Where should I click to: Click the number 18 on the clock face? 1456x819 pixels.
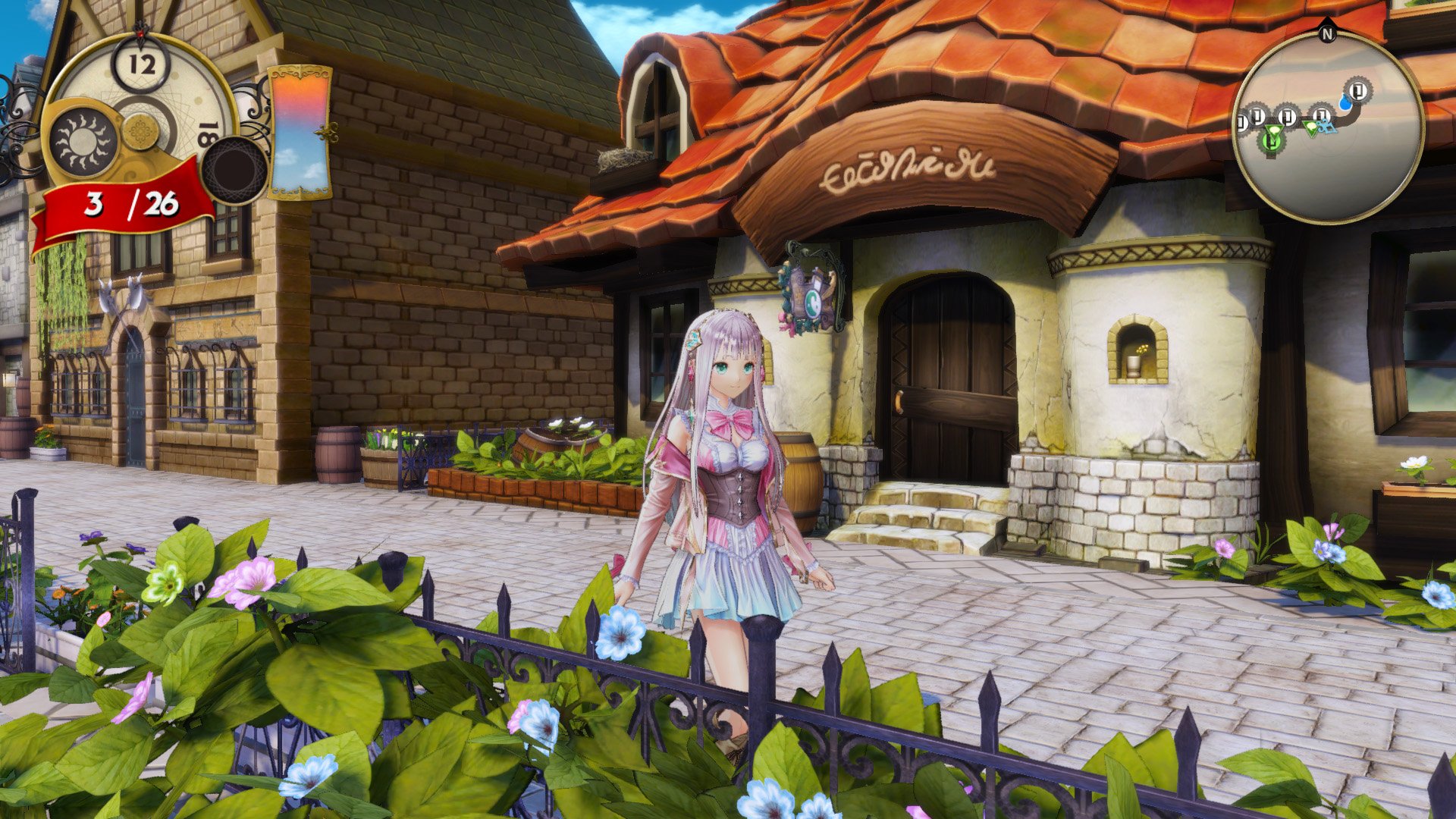pos(207,133)
